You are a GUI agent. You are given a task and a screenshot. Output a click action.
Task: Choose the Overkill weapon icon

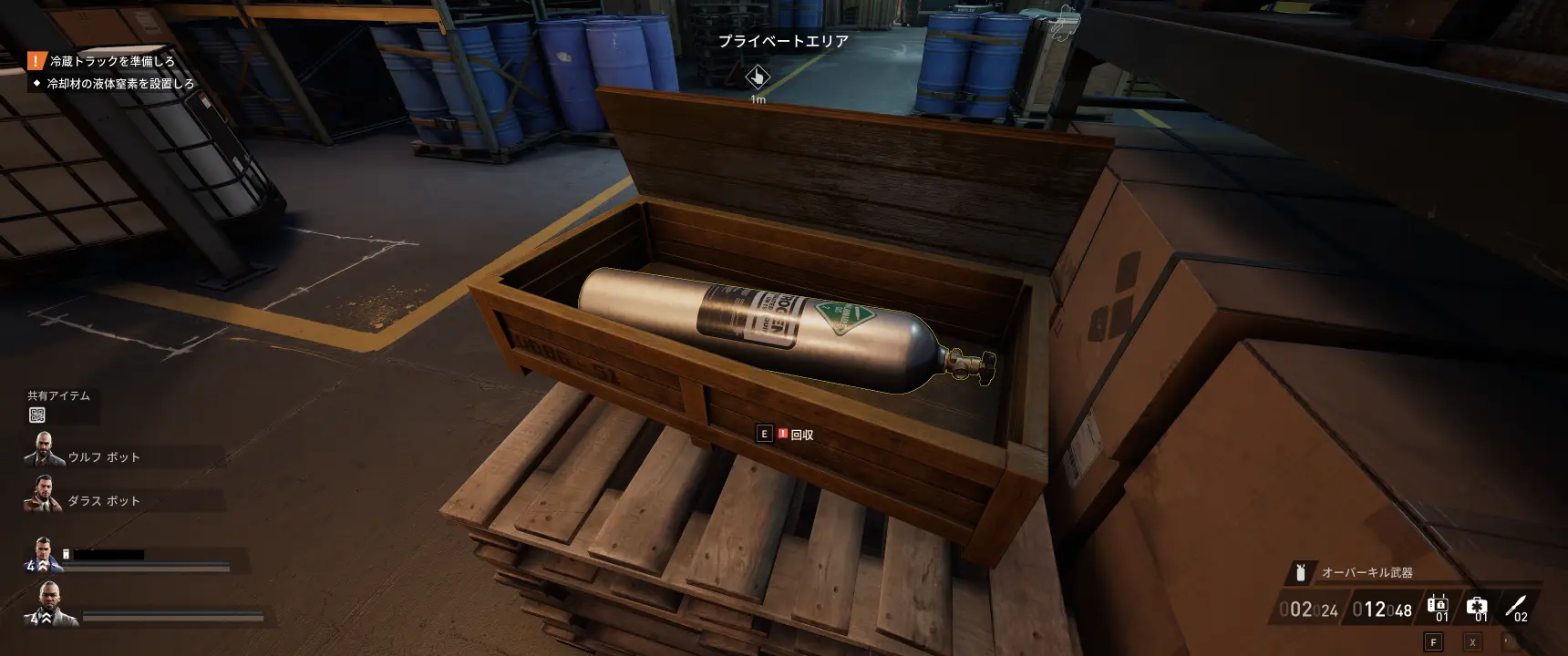(x=1301, y=572)
